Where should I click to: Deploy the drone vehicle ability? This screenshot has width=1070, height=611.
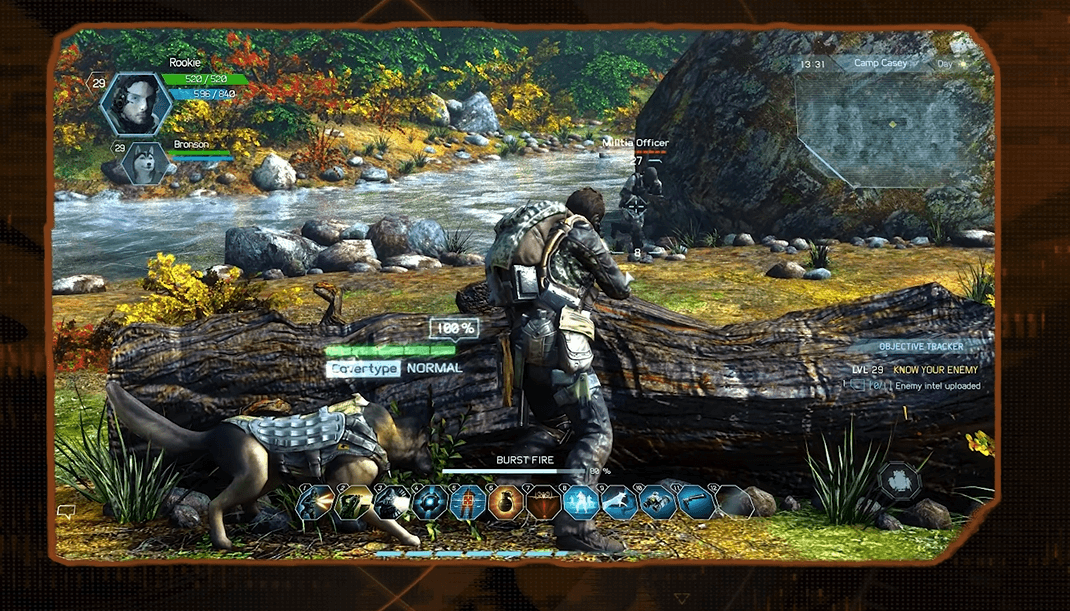coord(656,501)
